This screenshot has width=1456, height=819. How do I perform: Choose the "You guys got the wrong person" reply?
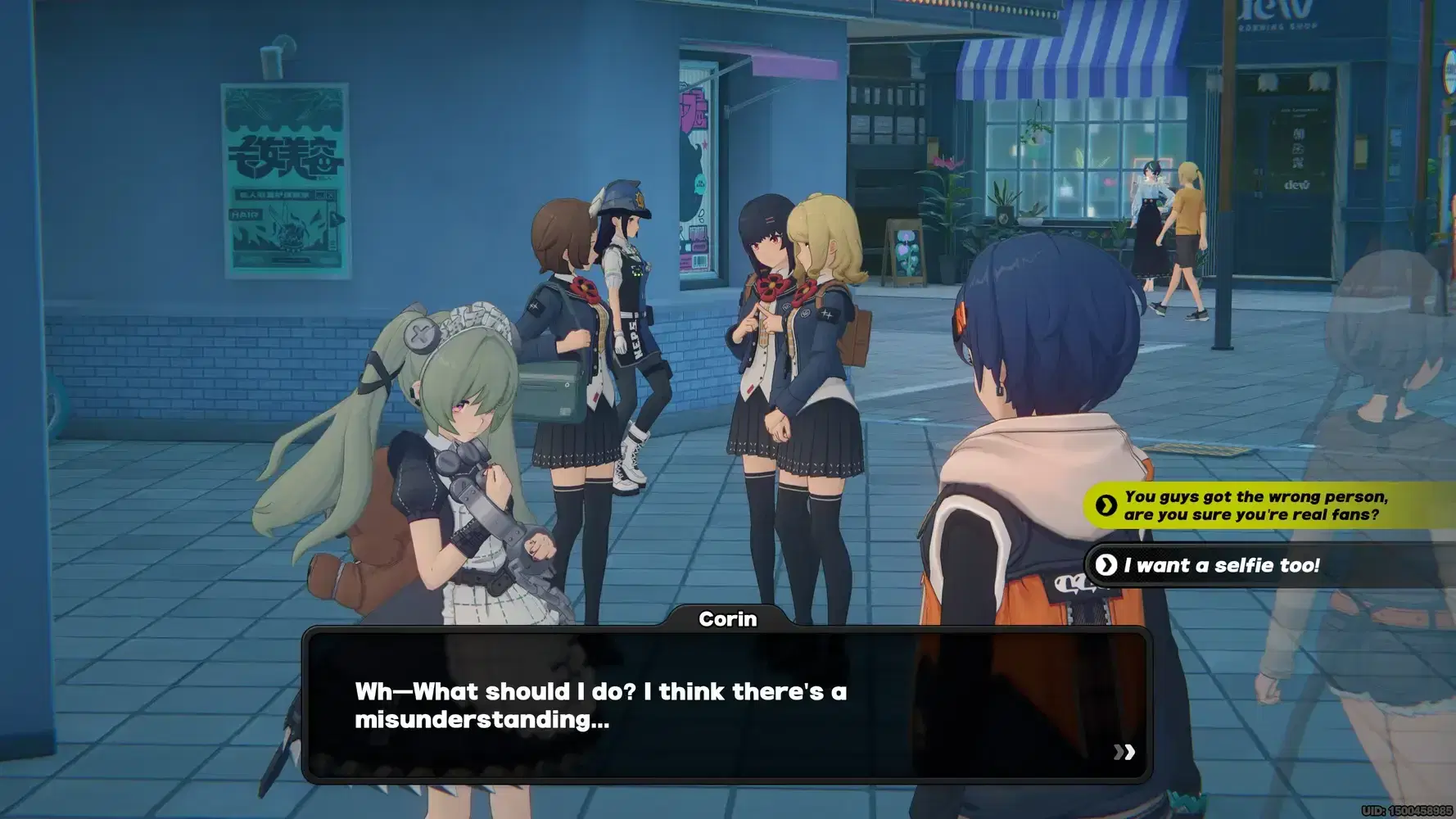click(1253, 505)
